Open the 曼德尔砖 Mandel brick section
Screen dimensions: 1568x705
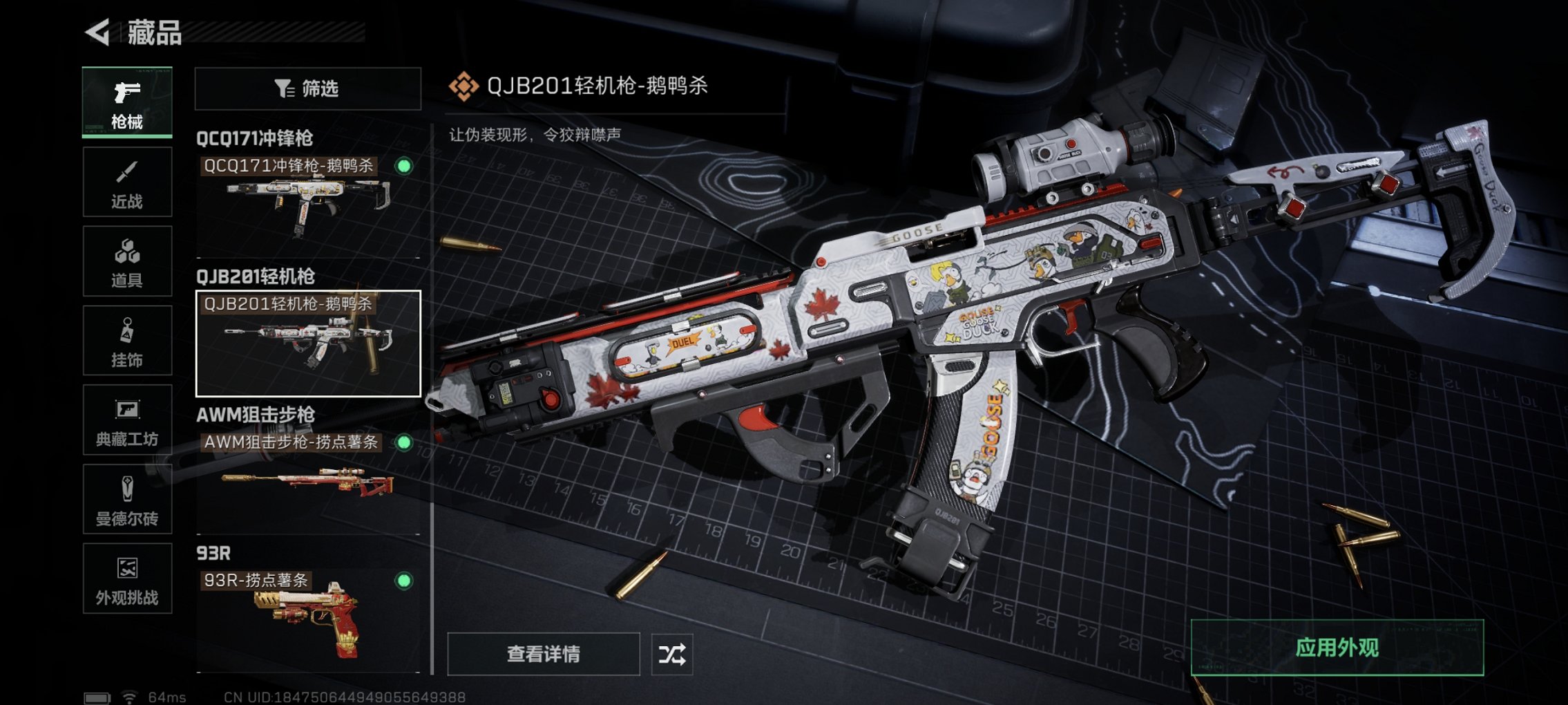(126, 500)
